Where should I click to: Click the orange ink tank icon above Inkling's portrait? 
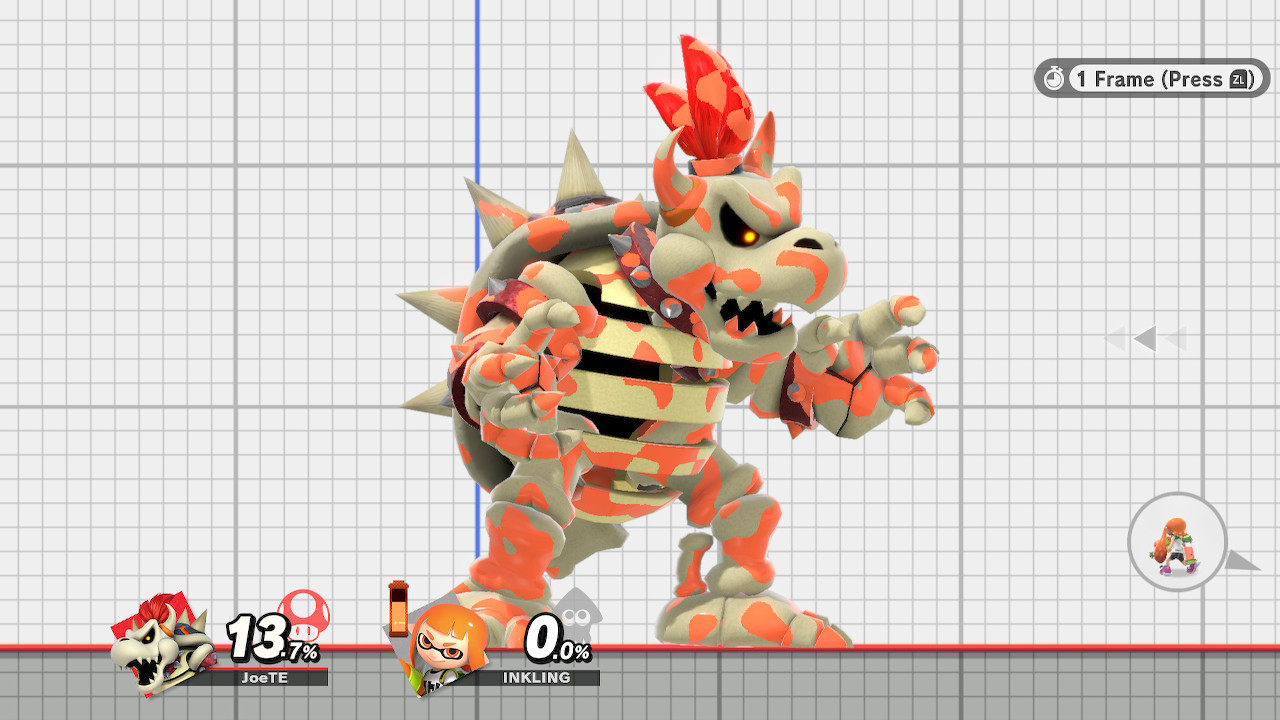pos(397,610)
